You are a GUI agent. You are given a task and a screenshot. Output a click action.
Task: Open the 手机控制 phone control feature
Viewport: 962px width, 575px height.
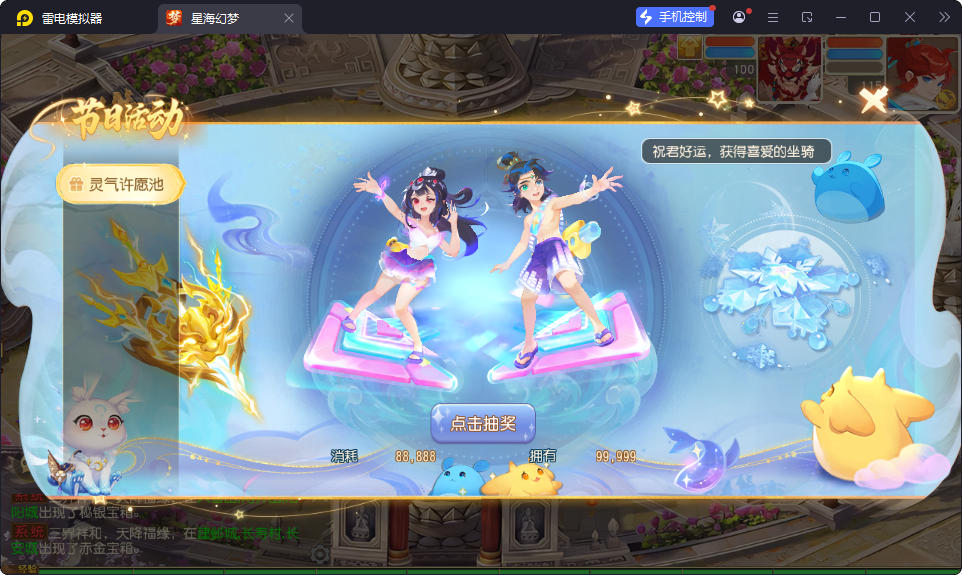674,17
